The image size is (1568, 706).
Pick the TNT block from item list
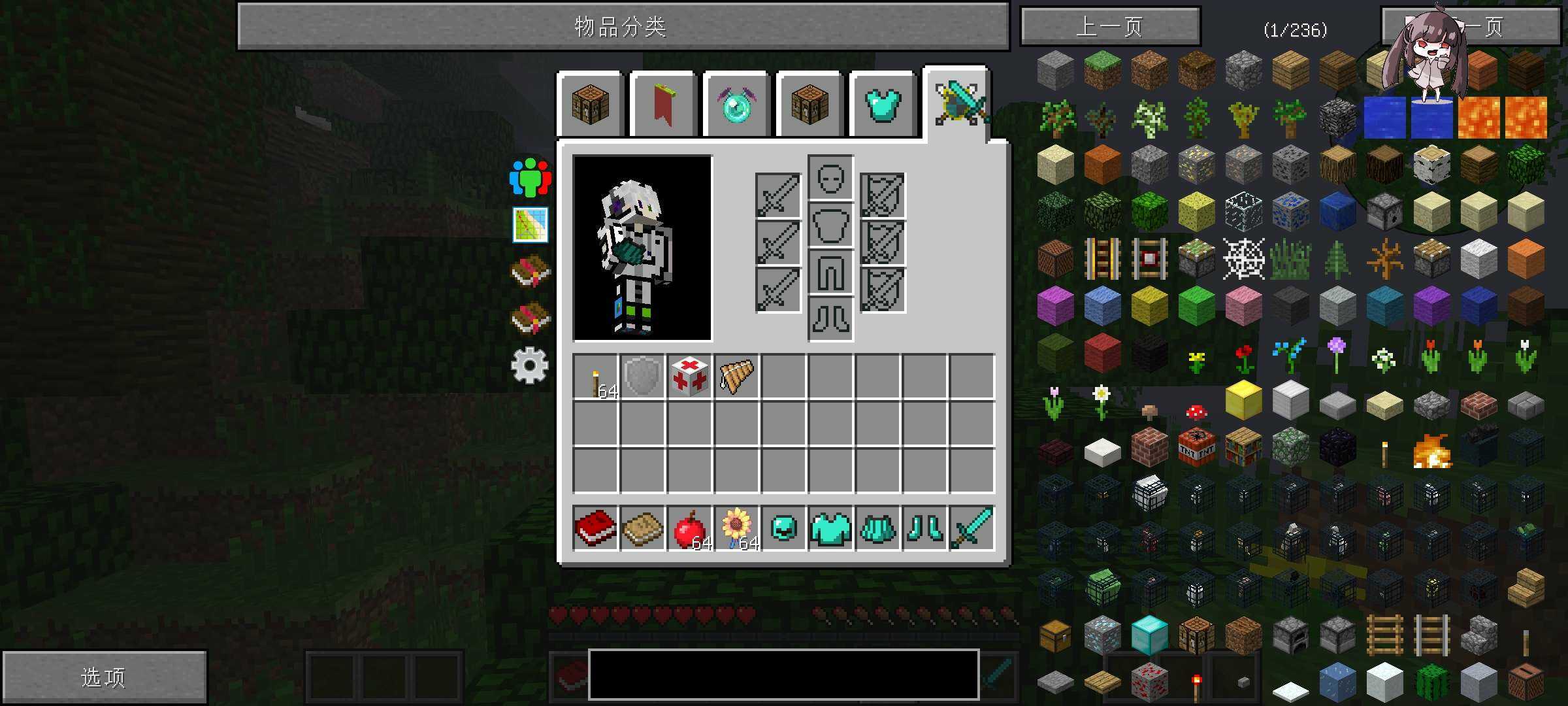[x=1196, y=448]
